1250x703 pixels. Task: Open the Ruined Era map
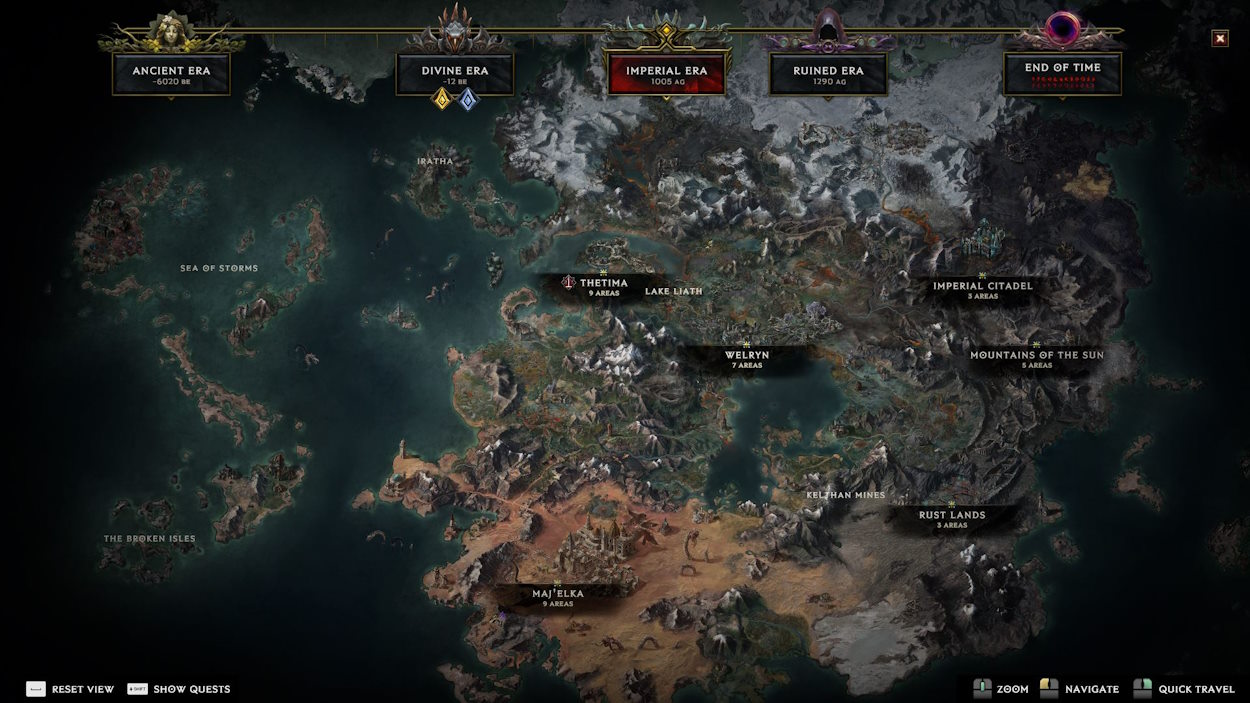point(828,74)
